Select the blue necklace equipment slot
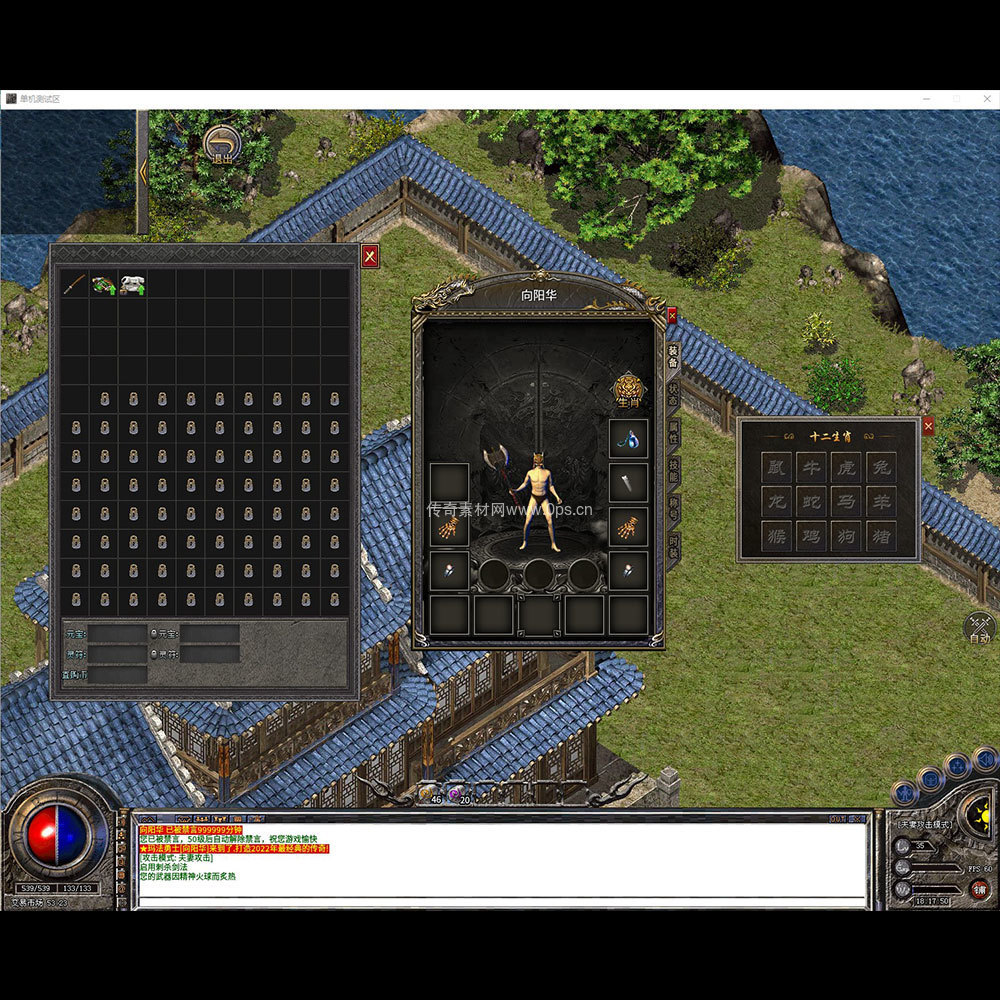This screenshot has width=1000, height=1000. tap(628, 438)
